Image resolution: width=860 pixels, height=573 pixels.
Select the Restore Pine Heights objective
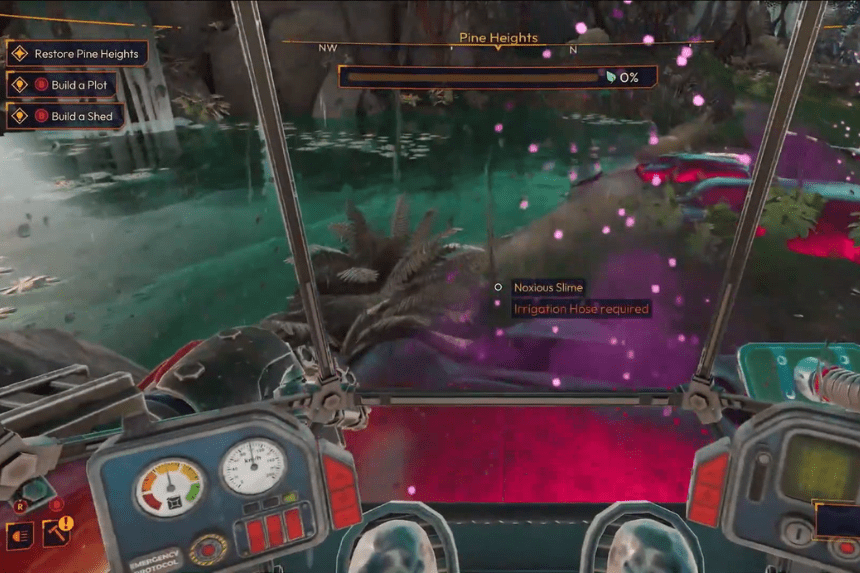pos(77,54)
